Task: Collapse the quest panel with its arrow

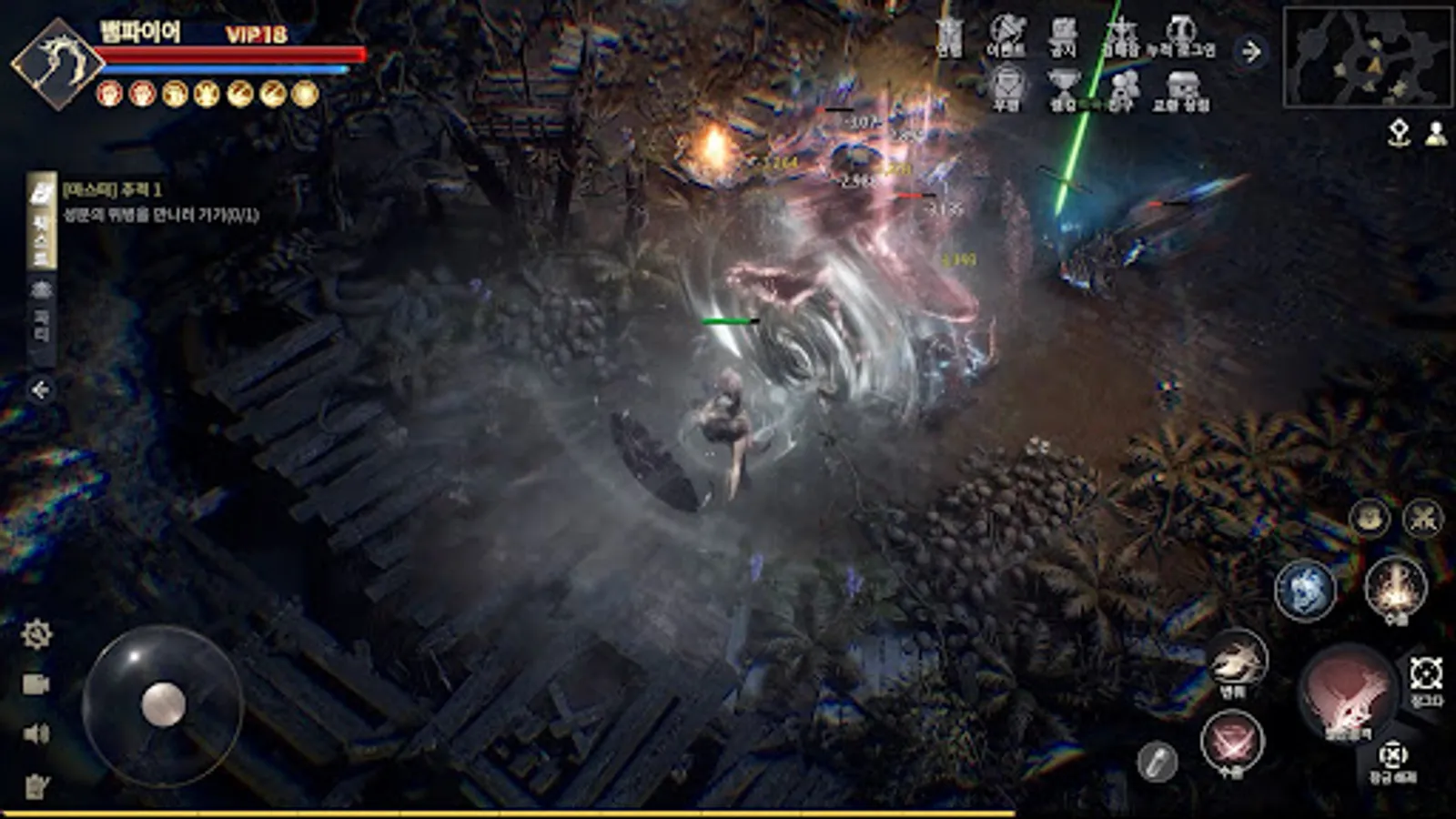Action: coord(40,389)
